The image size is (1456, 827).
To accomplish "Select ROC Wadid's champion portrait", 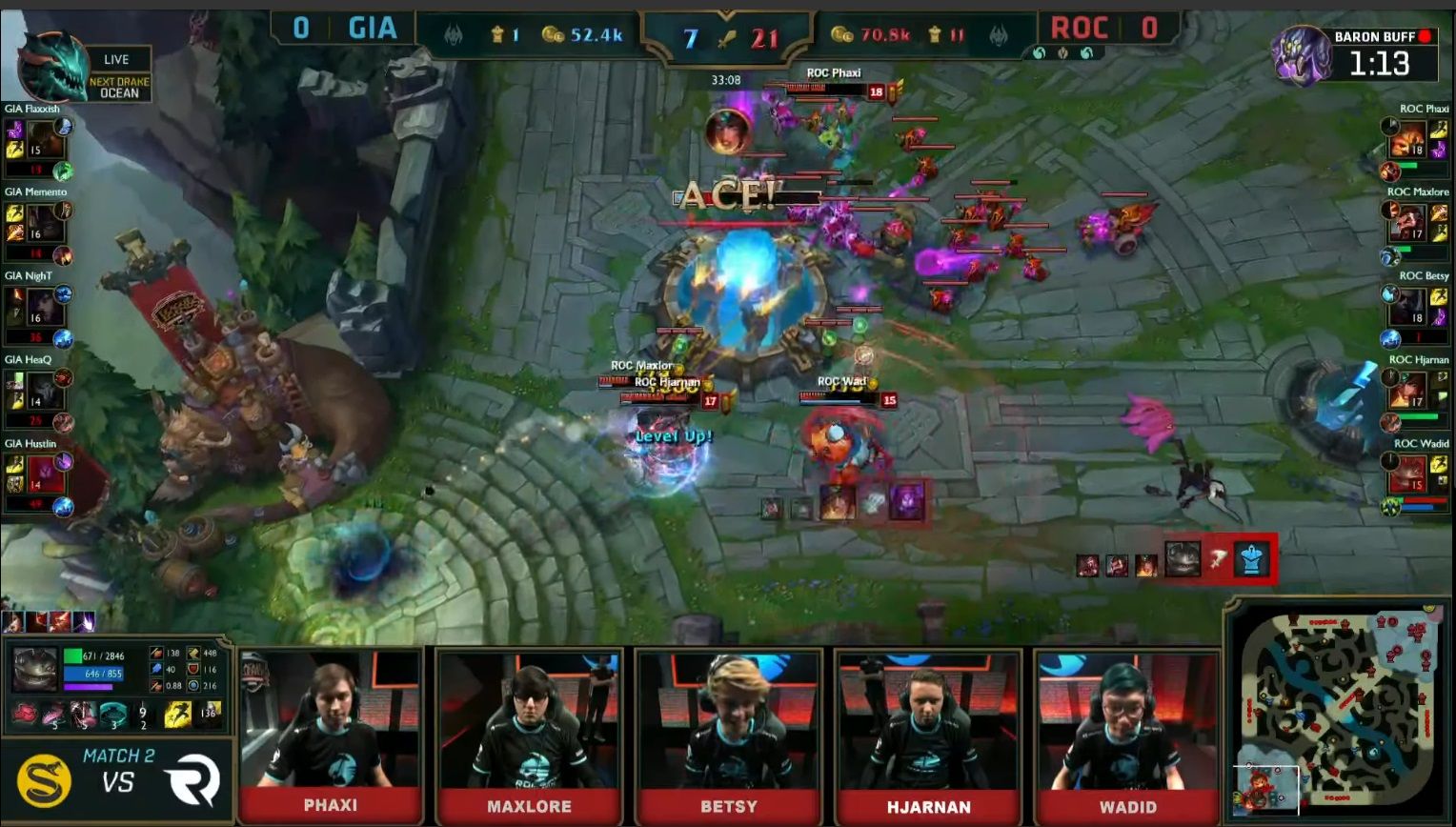I will tap(1408, 474).
